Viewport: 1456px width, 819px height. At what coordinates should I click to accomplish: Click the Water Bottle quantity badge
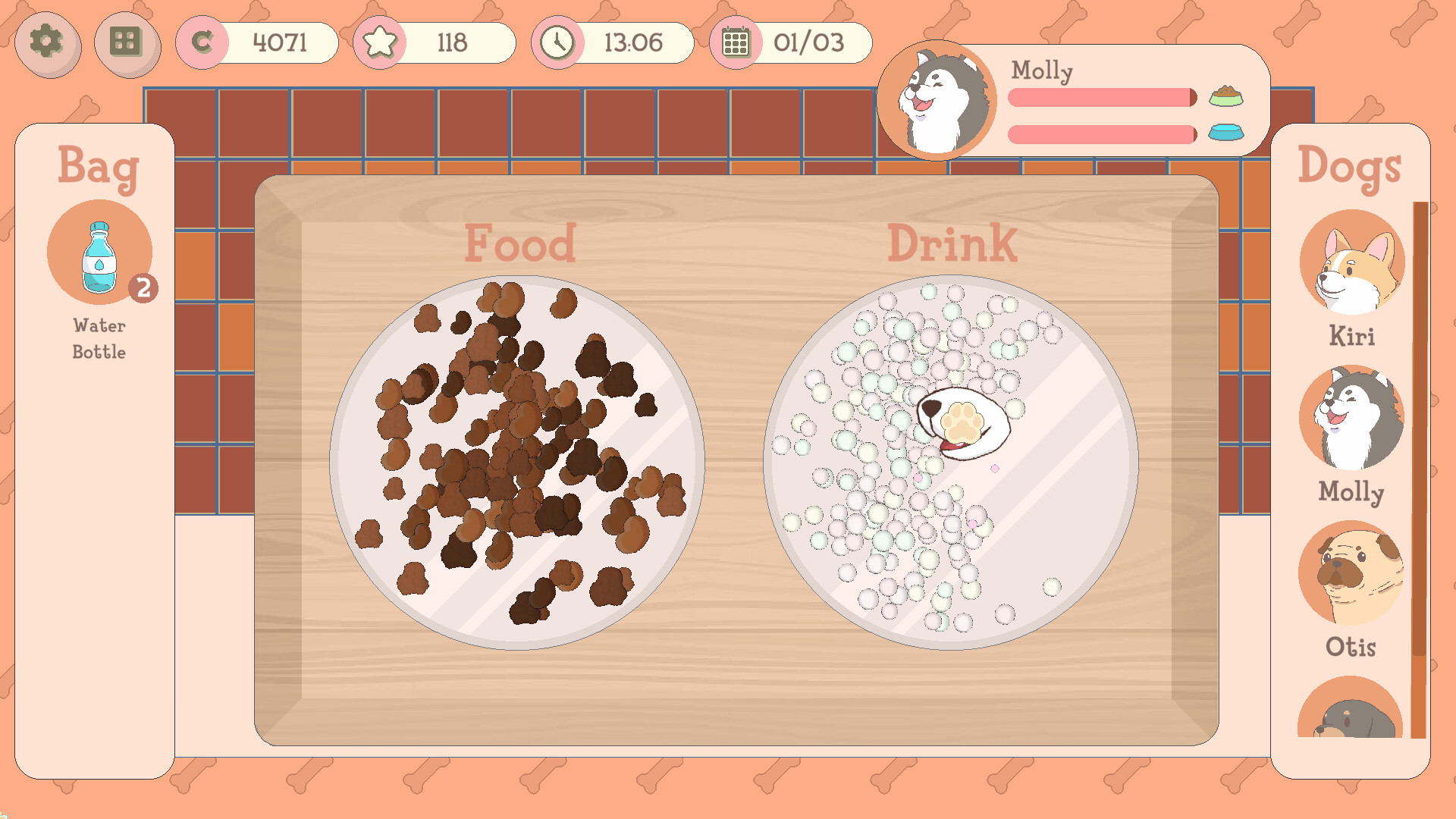point(145,286)
